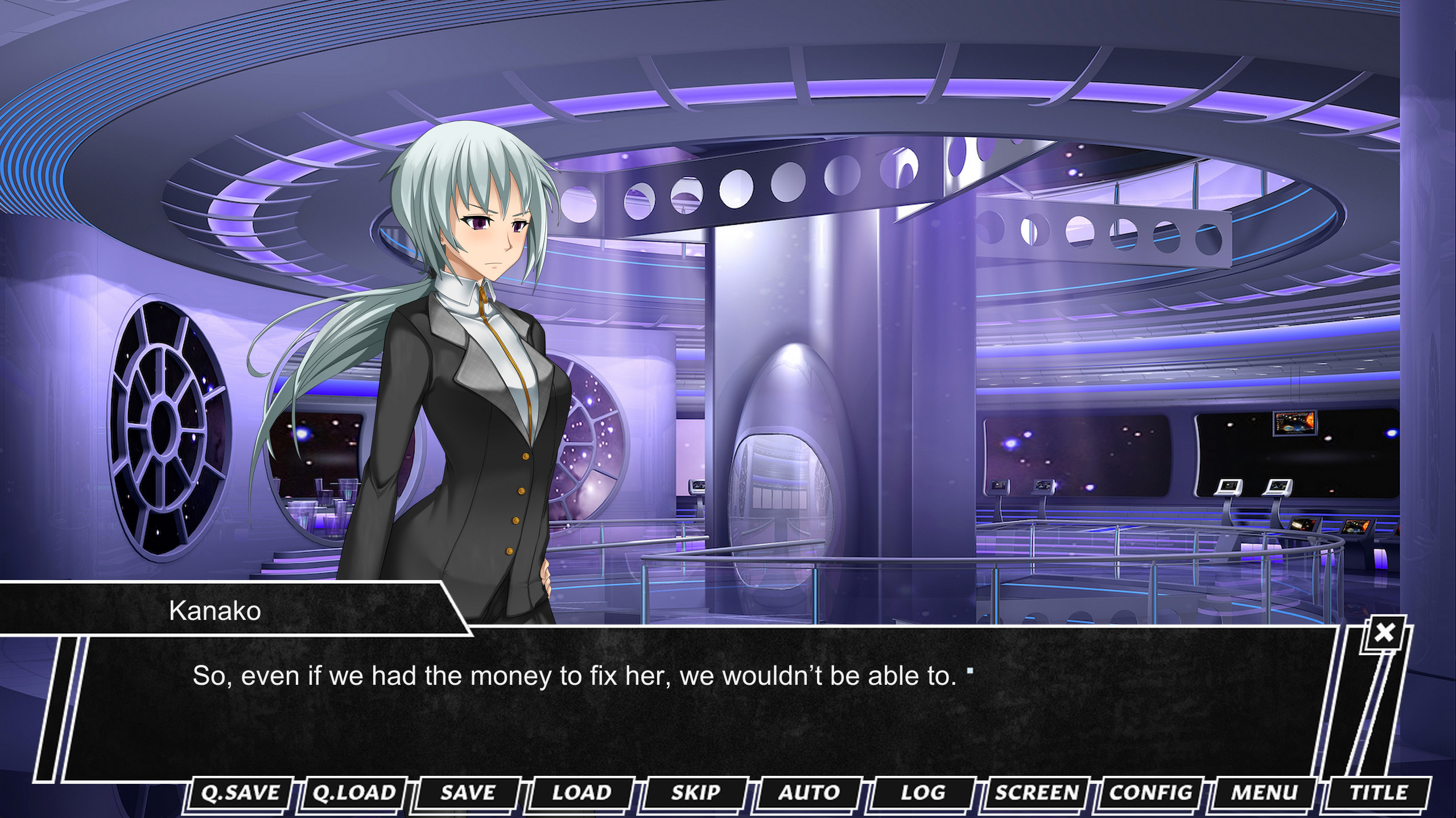Open the SAVE screen
Image resolution: width=1456 pixels, height=818 pixels.
(x=467, y=792)
